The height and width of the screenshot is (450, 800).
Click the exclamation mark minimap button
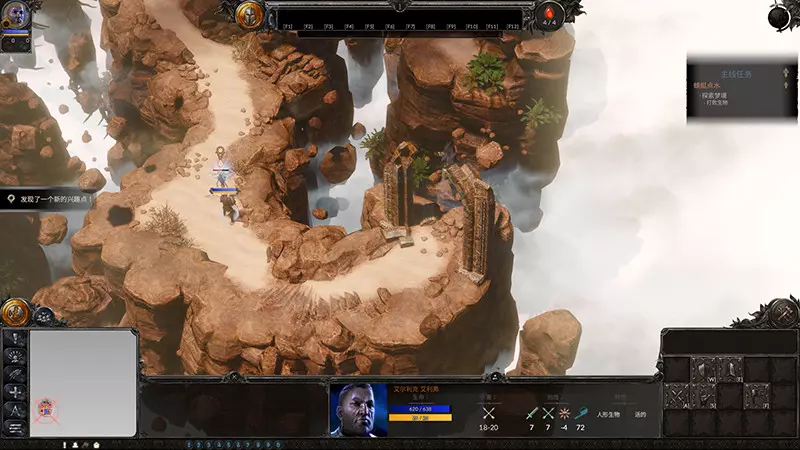[x=15, y=338]
